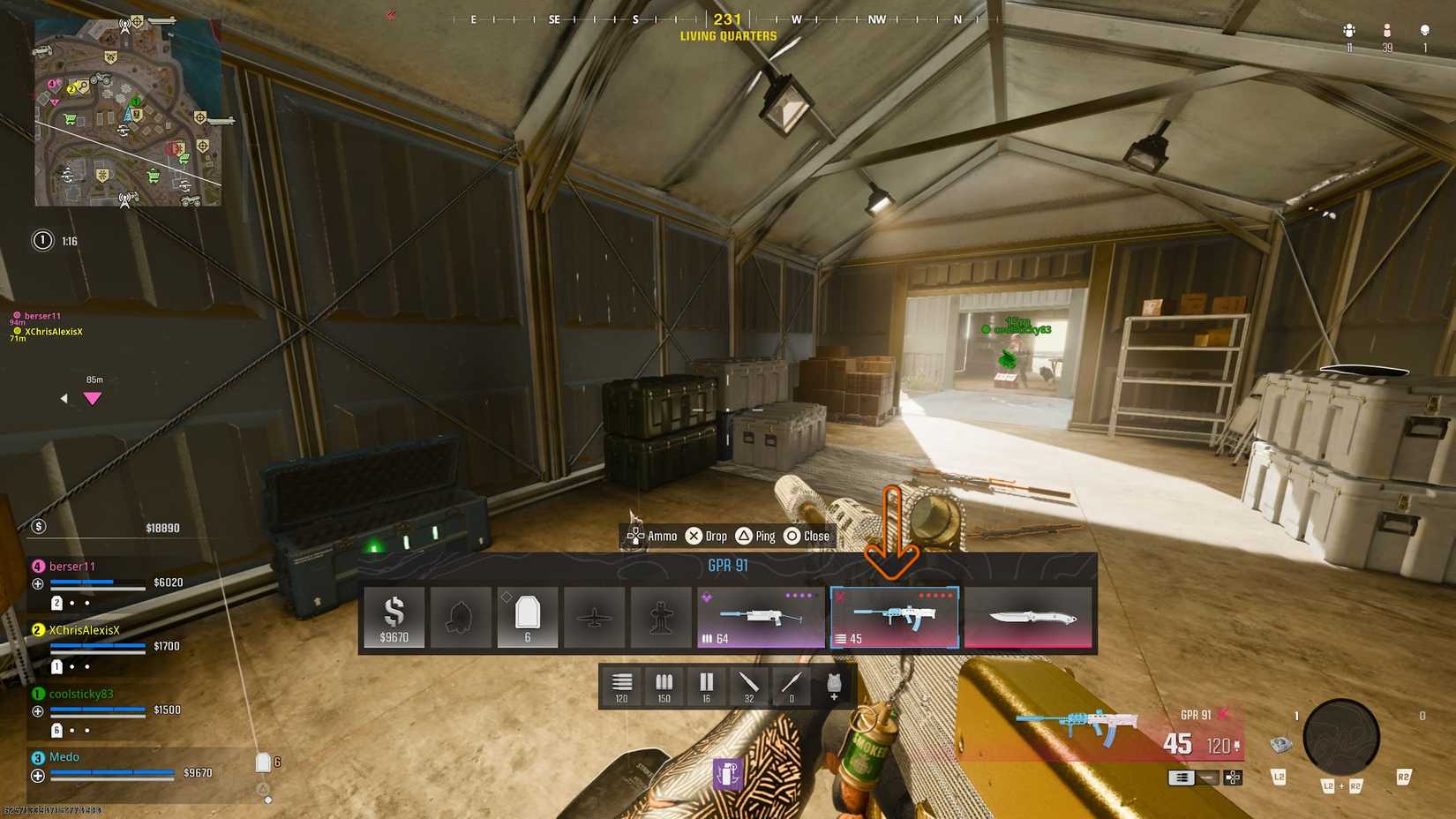Viewport: 1456px width, 819px height.
Task: Click the plus icon beside Medo
Action: pos(36,776)
